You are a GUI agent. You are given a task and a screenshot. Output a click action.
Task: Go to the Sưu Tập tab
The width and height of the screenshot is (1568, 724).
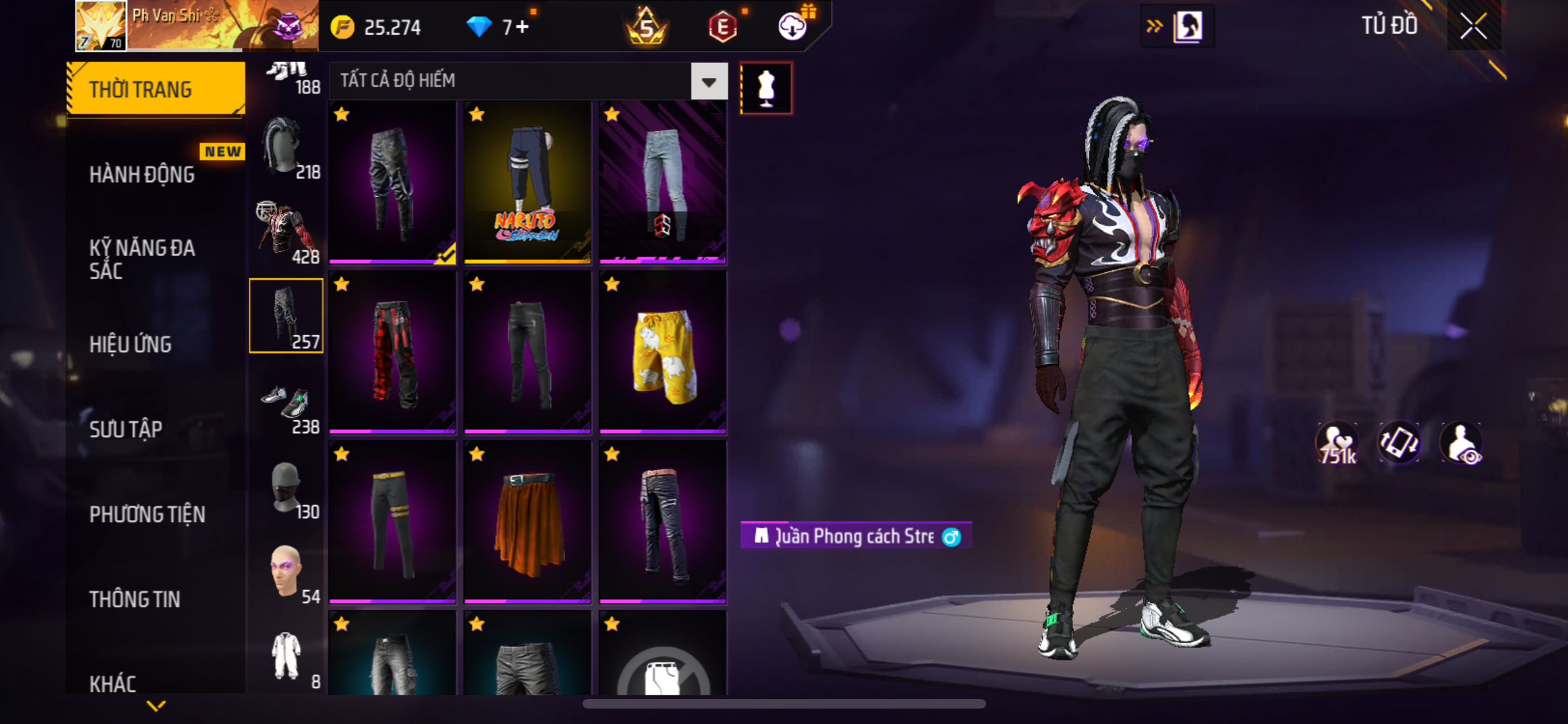click(126, 429)
